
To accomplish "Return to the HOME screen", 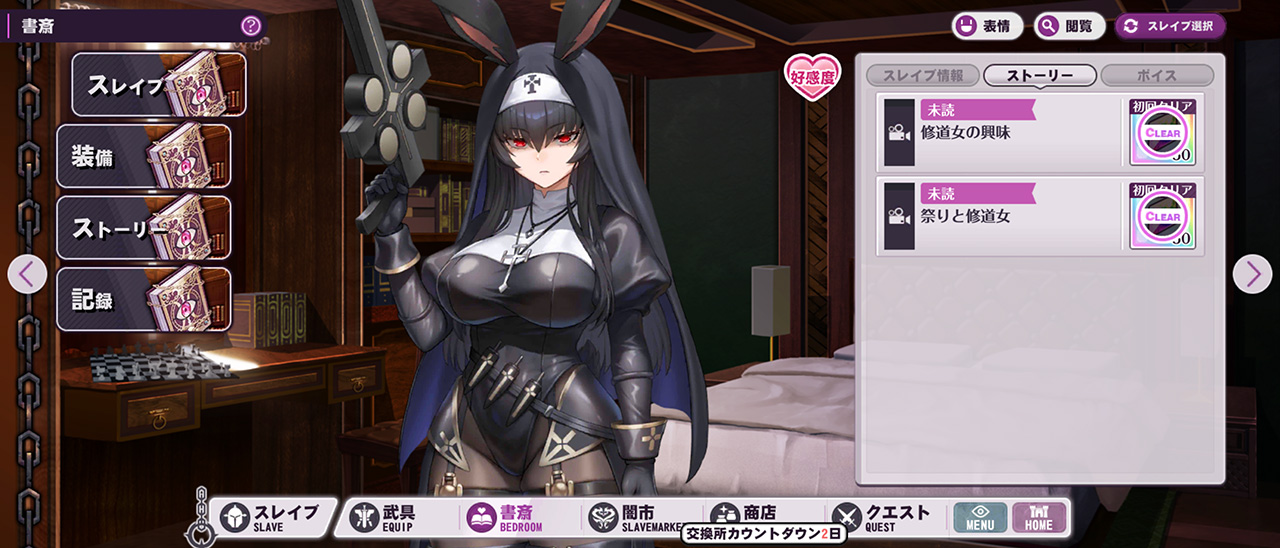I will click(1039, 518).
